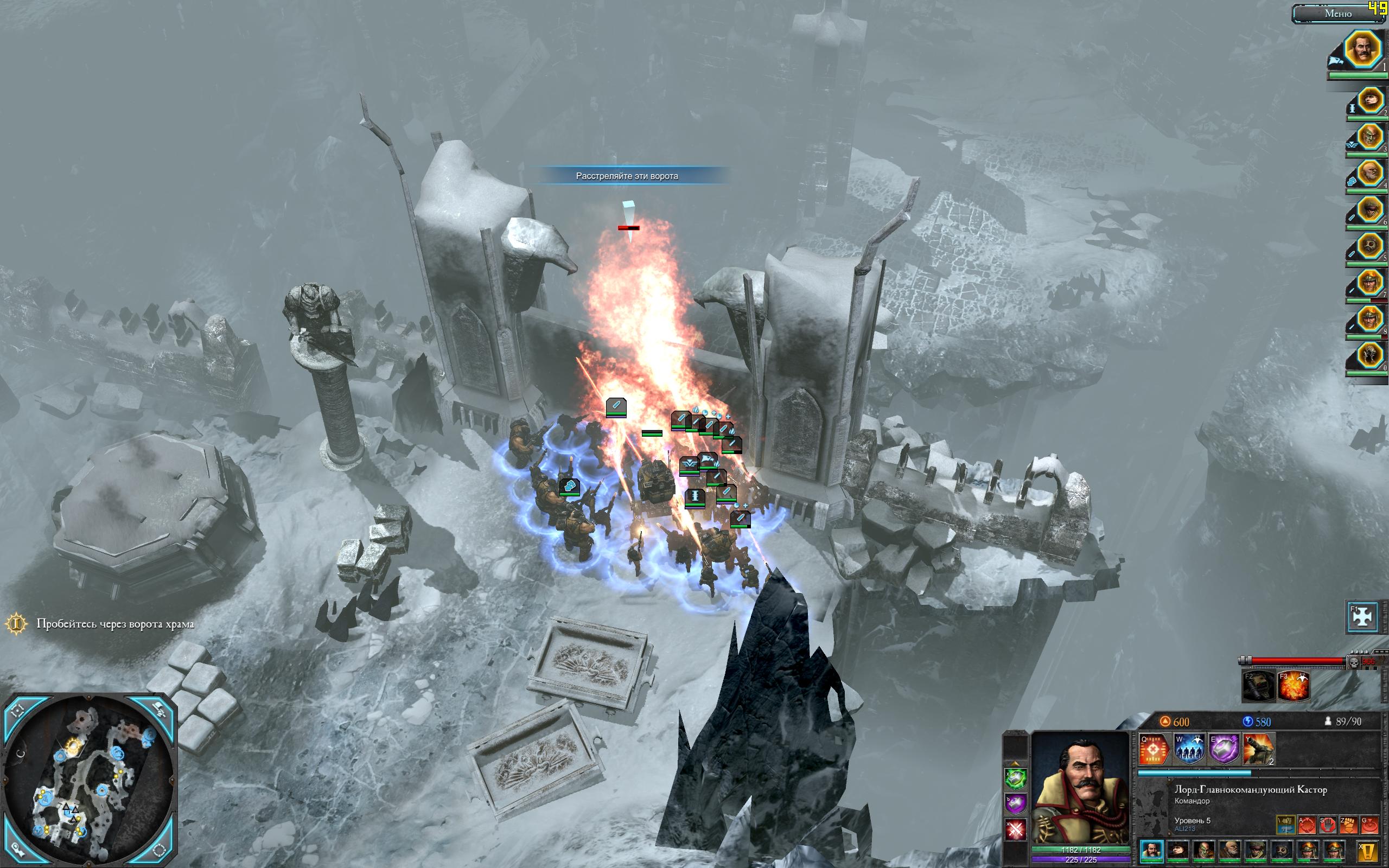Select the orange fist melee command
The image size is (1389, 868).
[x=1349, y=826]
